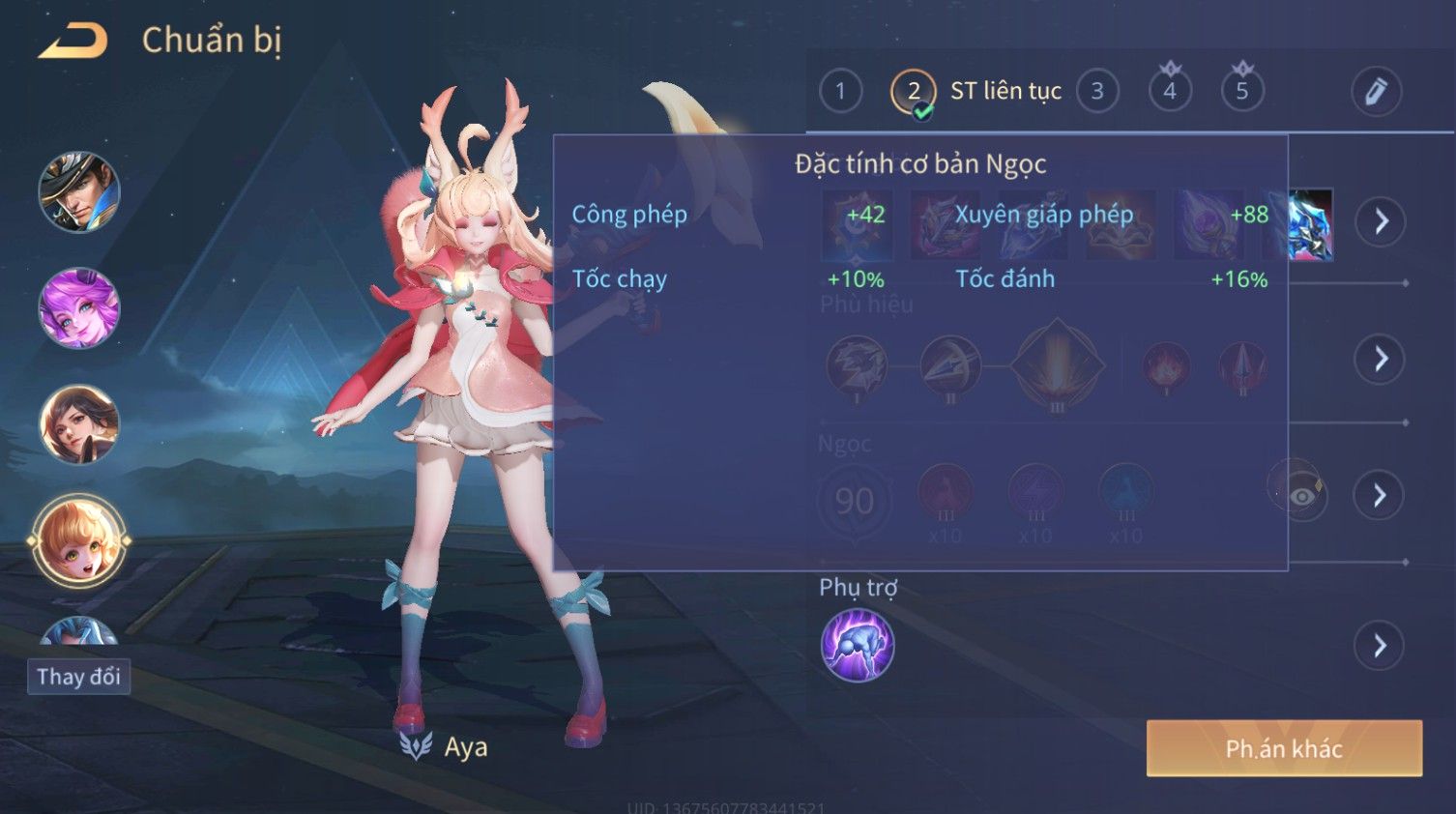The width and height of the screenshot is (1456, 814).
Task: Select the highlighted Aya hero portrait
Action: coord(79,541)
